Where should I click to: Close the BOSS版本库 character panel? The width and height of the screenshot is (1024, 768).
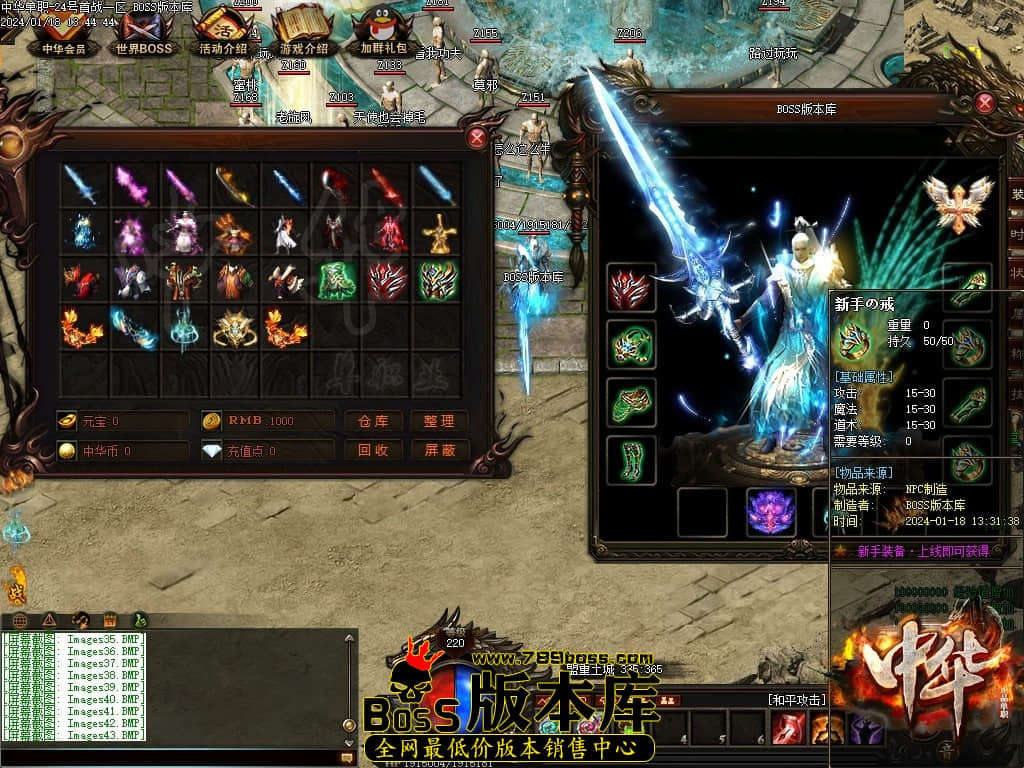click(x=985, y=103)
